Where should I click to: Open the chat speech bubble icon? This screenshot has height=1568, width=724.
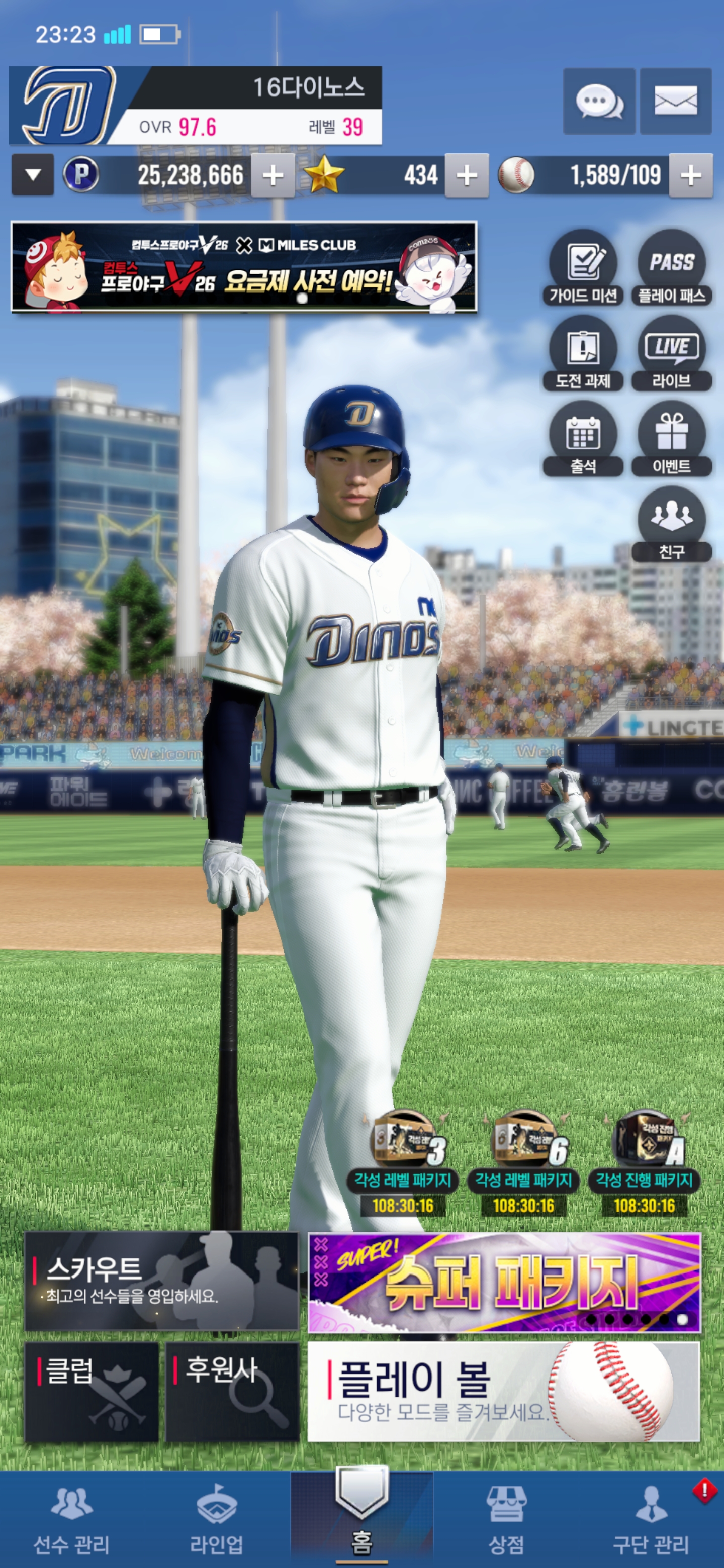pyautogui.click(x=599, y=101)
